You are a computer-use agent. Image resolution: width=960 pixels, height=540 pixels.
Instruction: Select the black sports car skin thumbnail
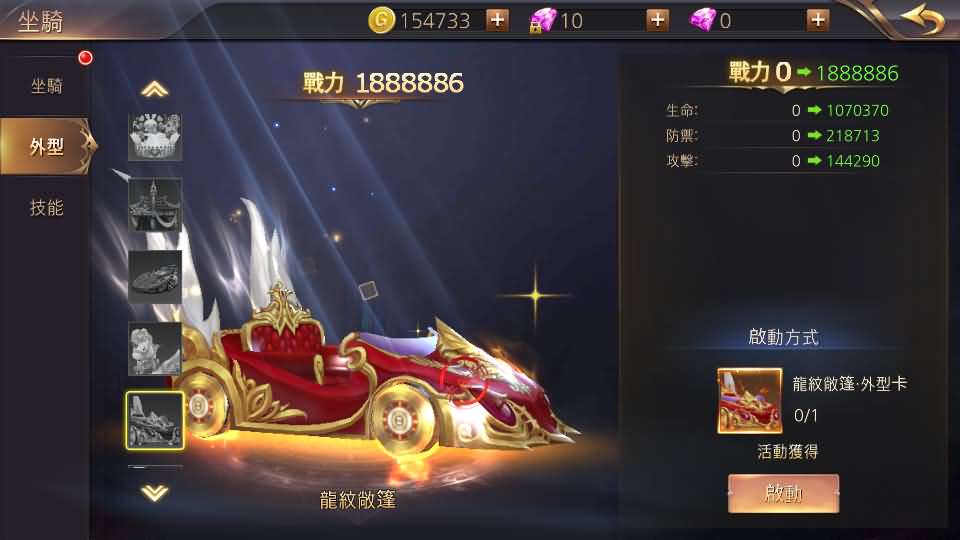[155, 277]
